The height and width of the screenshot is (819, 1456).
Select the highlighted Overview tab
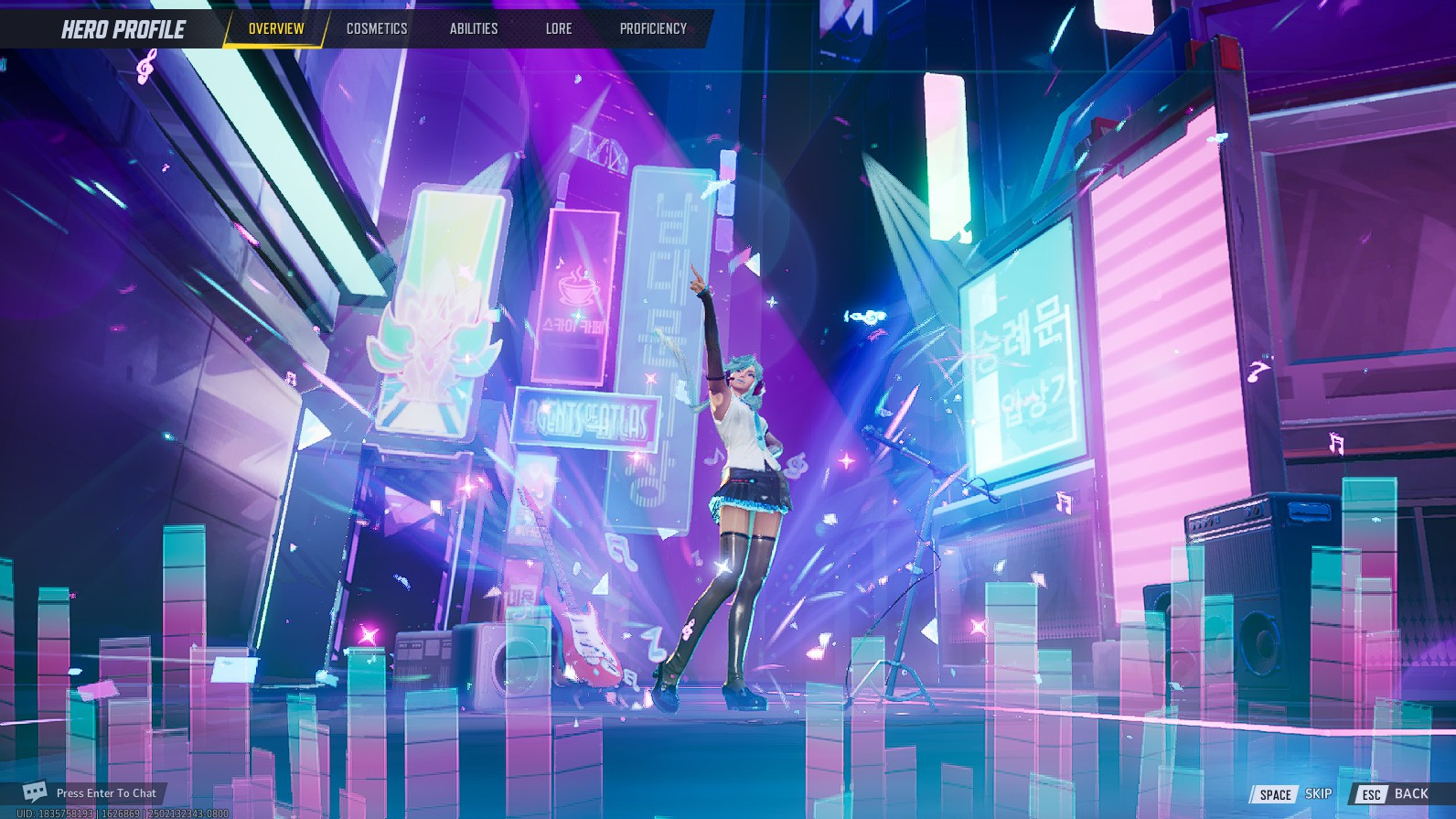[x=275, y=28]
